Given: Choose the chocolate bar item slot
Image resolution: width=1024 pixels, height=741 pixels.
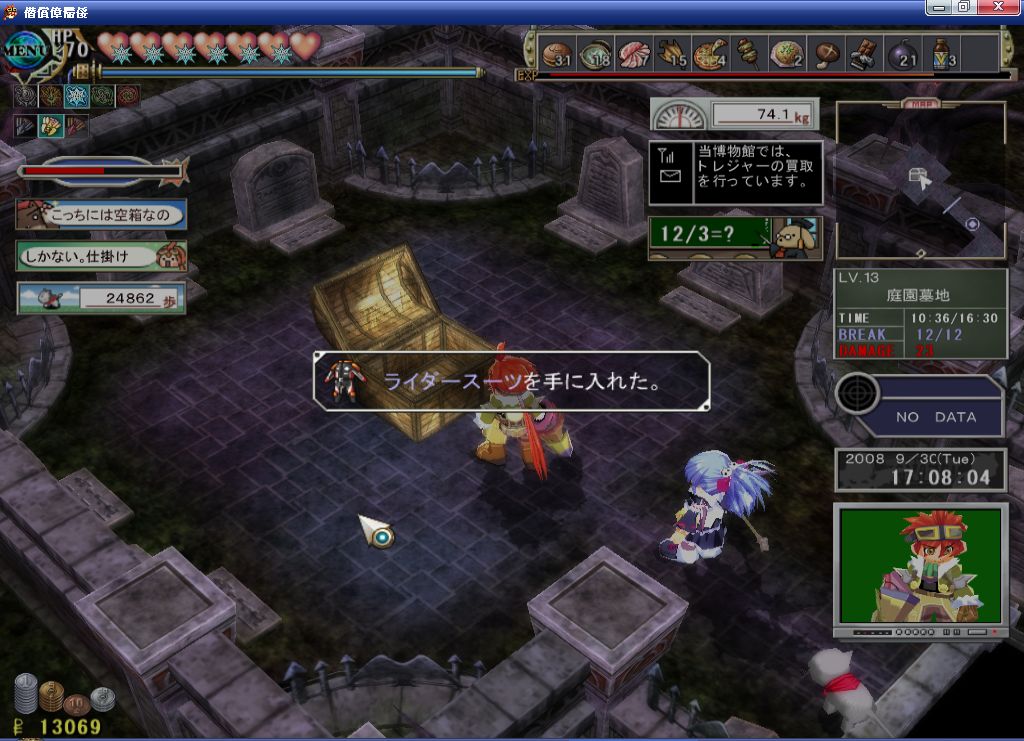Looking at the screenshot, I should pos(864,53).
